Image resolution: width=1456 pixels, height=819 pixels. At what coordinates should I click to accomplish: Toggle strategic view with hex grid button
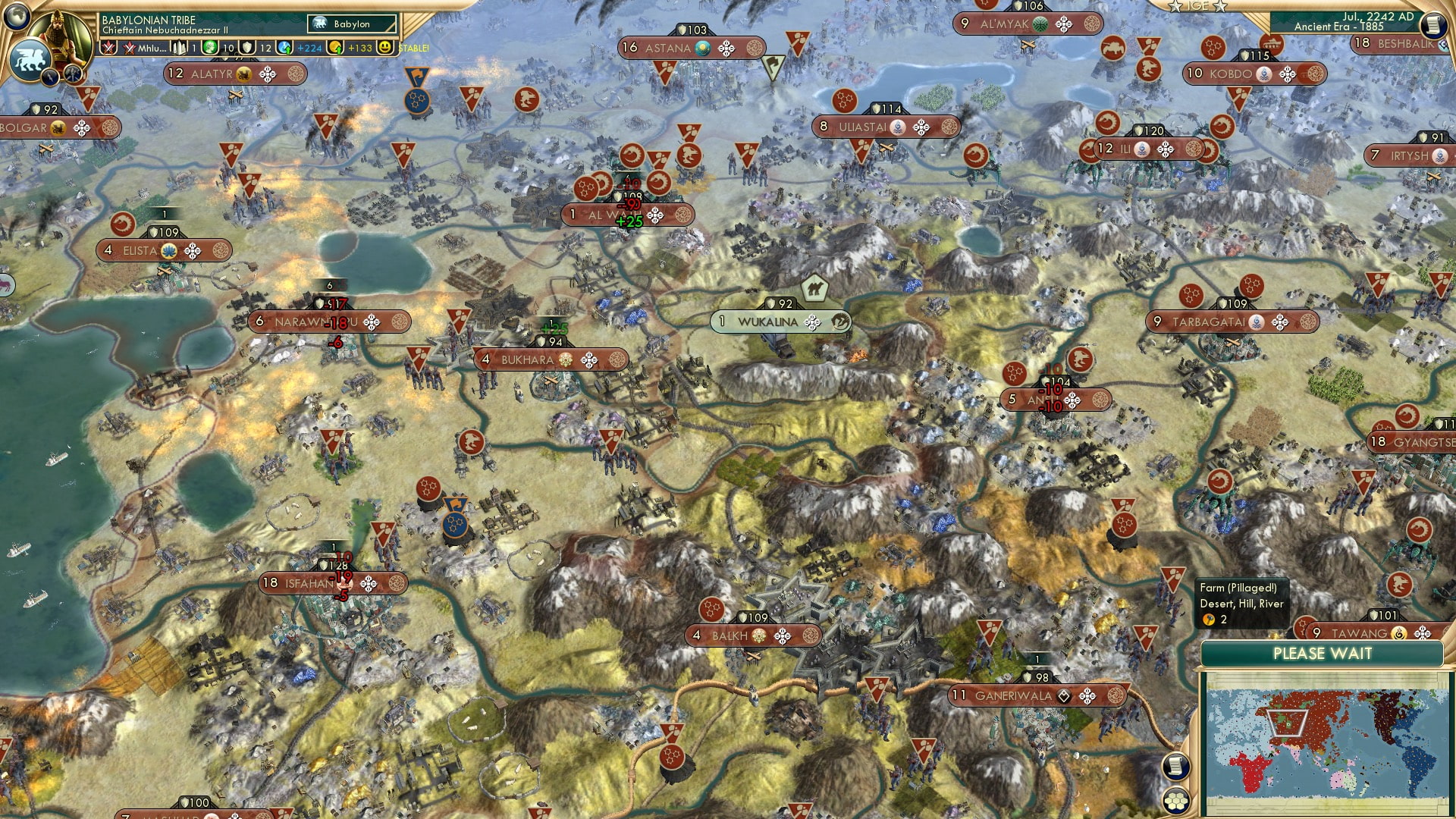[x=1176, y=799]
